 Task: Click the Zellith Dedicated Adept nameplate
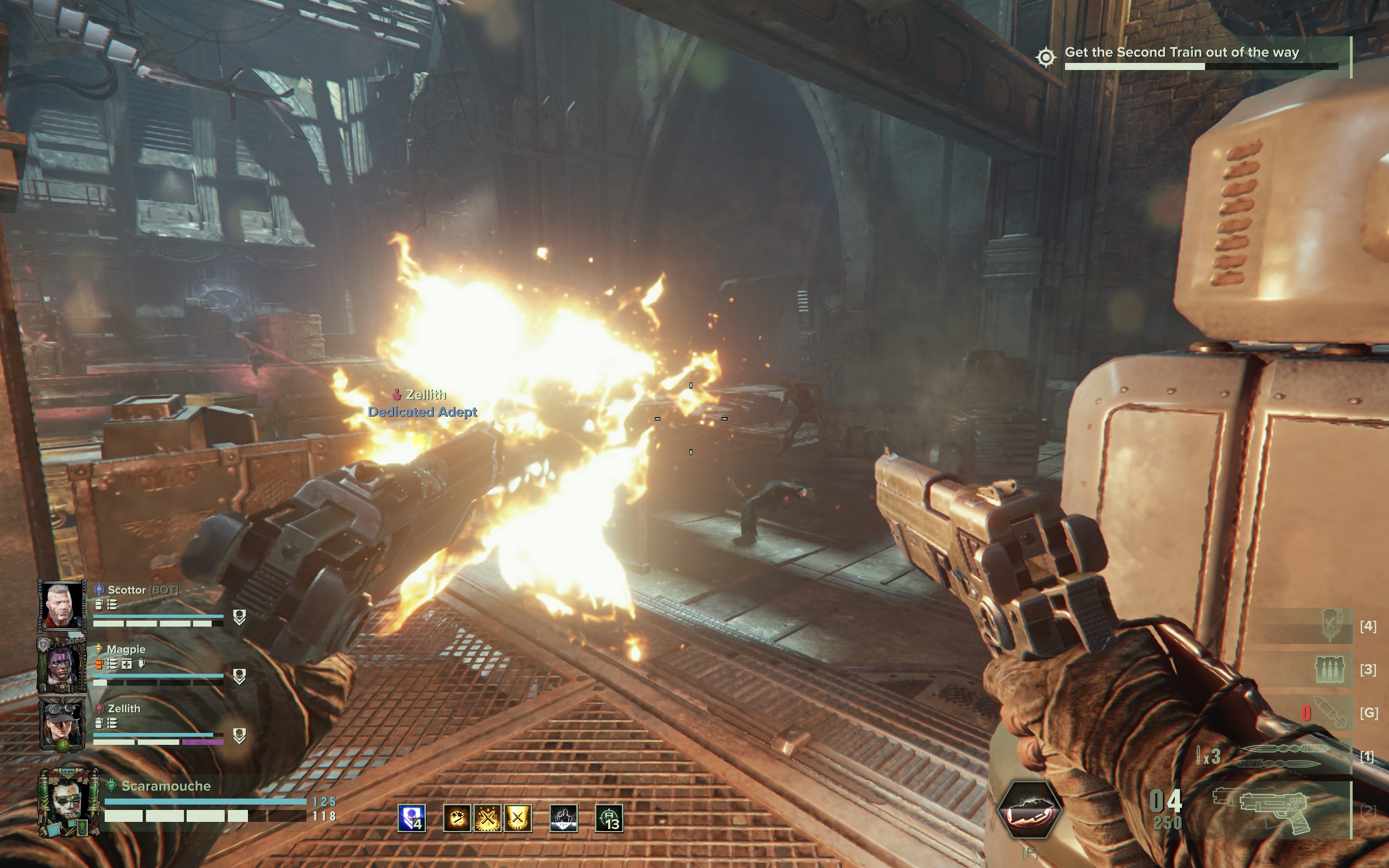point(423,403)
